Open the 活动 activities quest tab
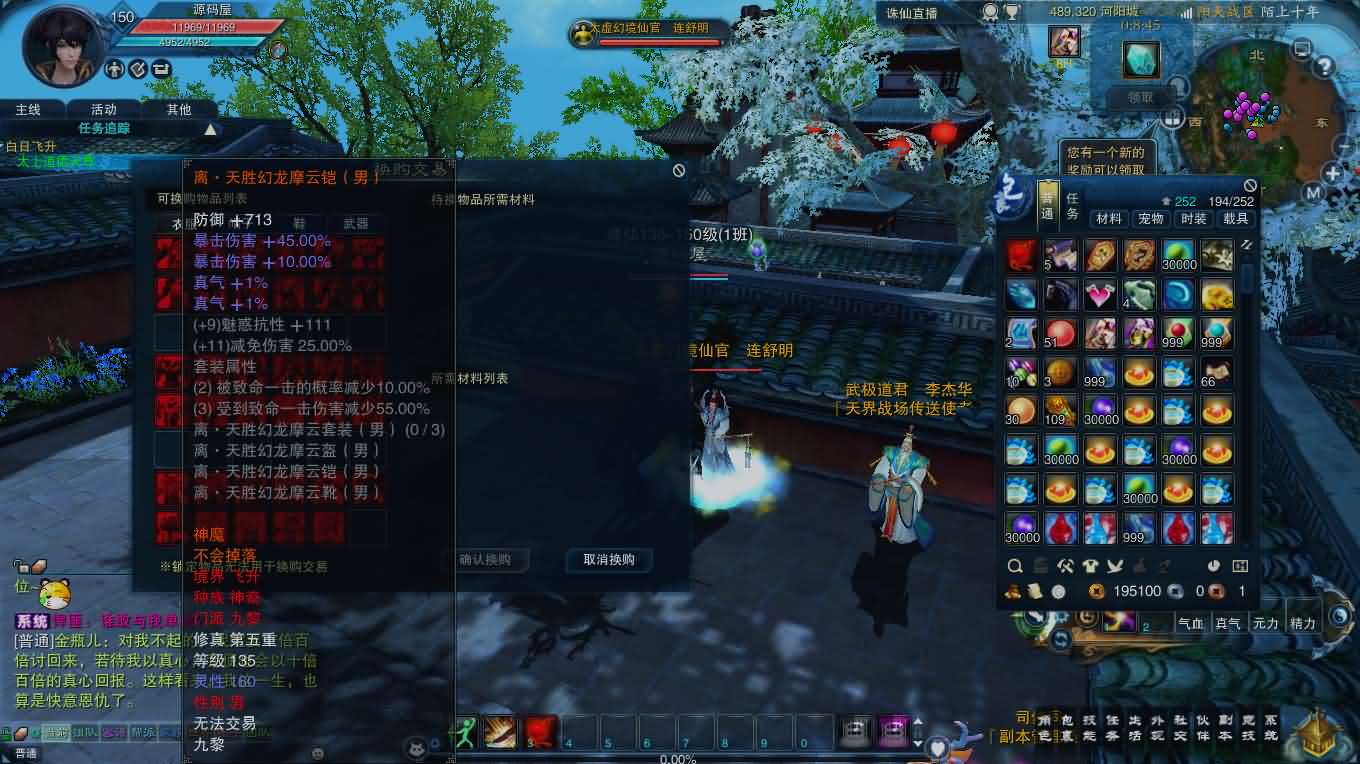1360x764 pixels. coord(104,109)
